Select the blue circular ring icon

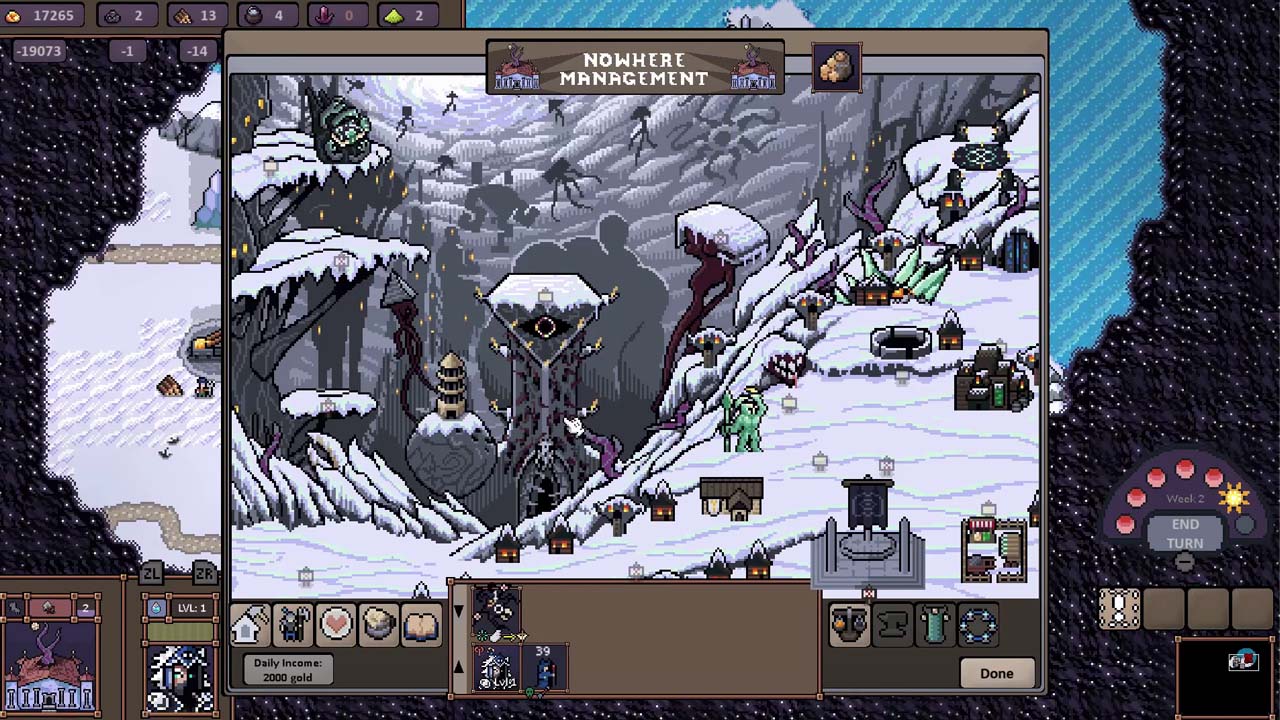pyautogui.click(x=977, y=625)
